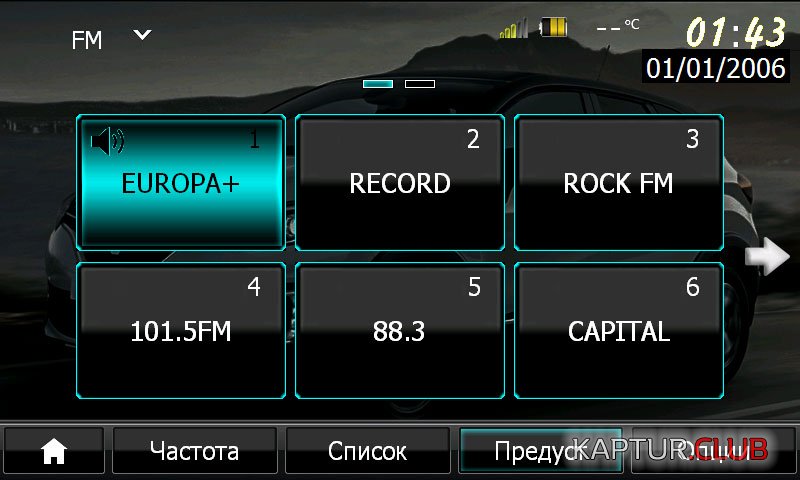Select the 101.5FM preset station
Screen dimensions: 800x480
tap(181, 331)
